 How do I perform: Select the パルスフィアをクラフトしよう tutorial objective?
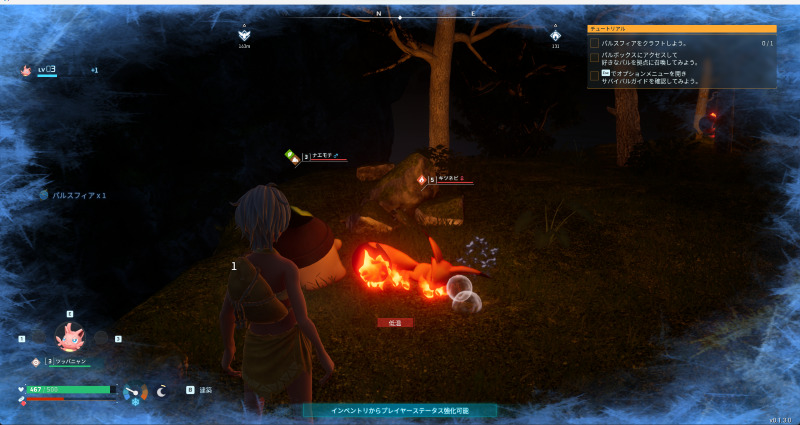pyautogui.click(x=650, y=44)
